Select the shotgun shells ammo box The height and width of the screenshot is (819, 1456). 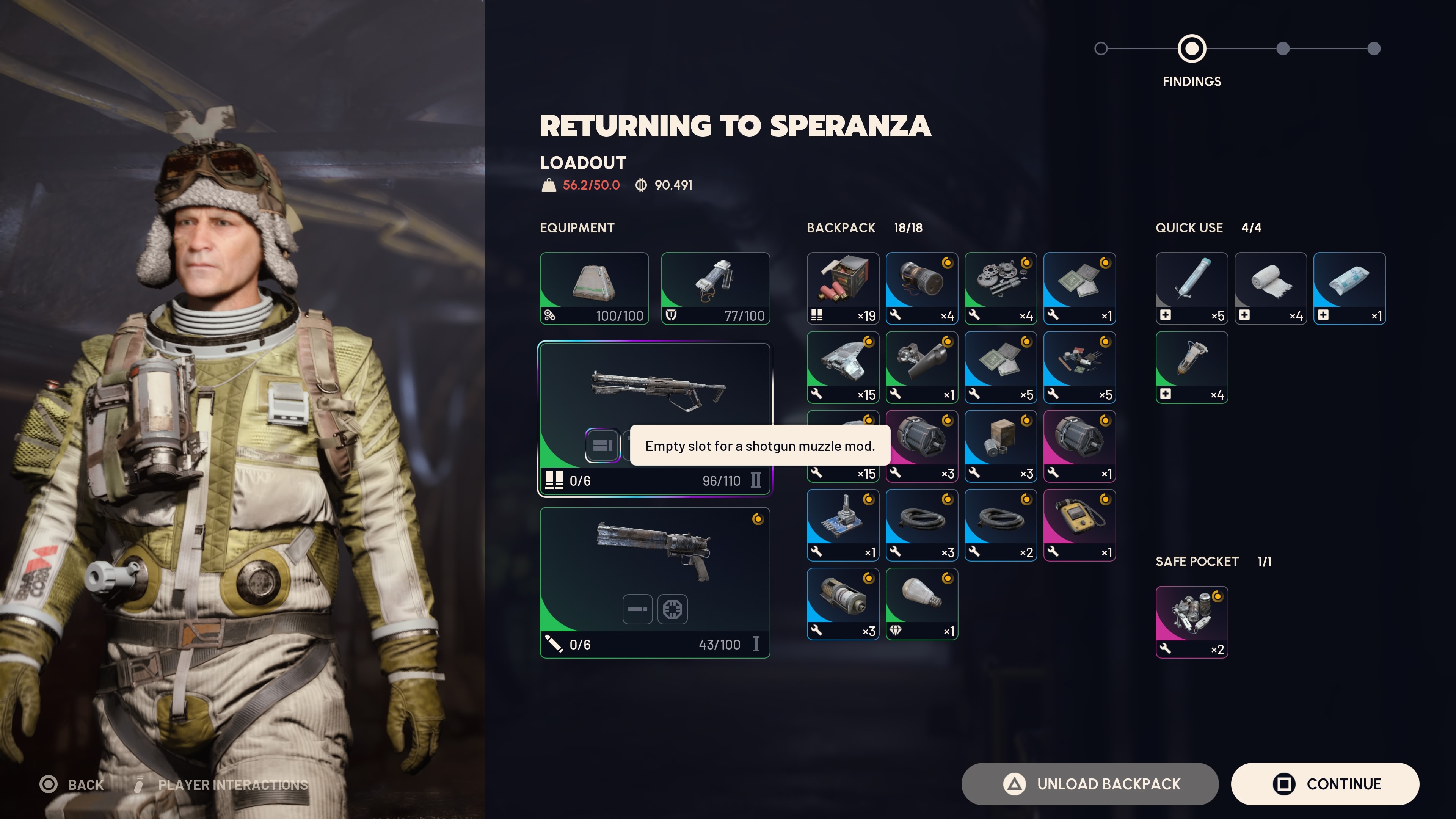coord(843,288)
